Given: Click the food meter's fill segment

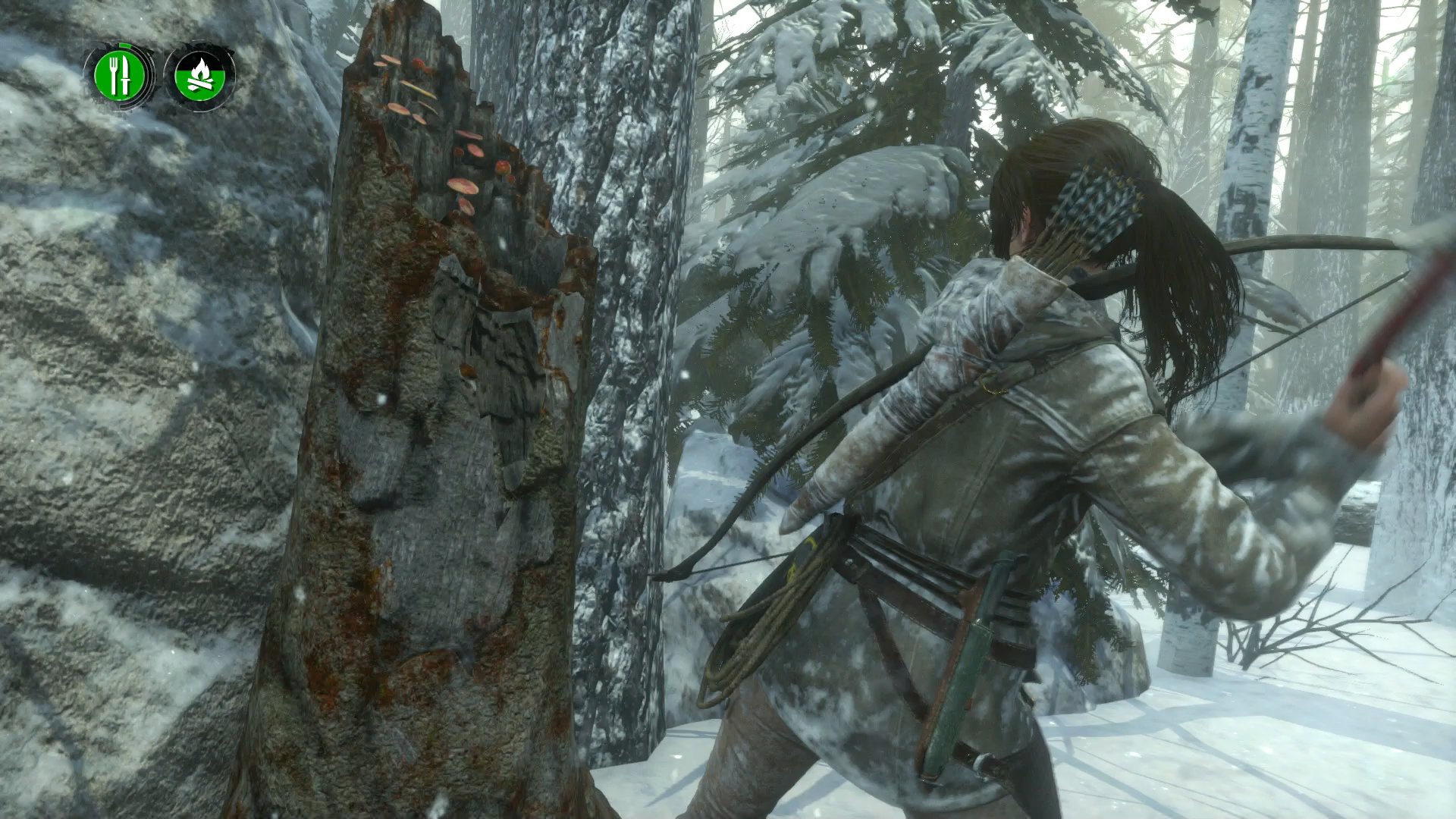Looking at the screenshot, I should (125, 45).
